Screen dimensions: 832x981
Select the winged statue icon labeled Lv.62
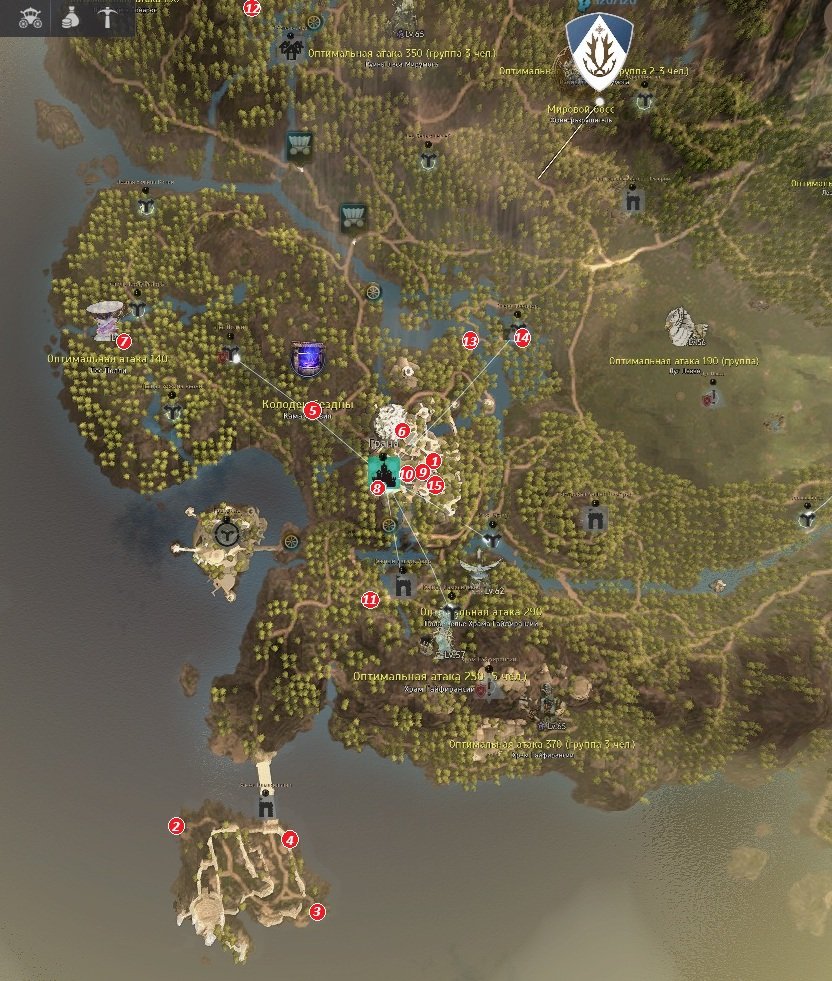[x=482, y=570]
